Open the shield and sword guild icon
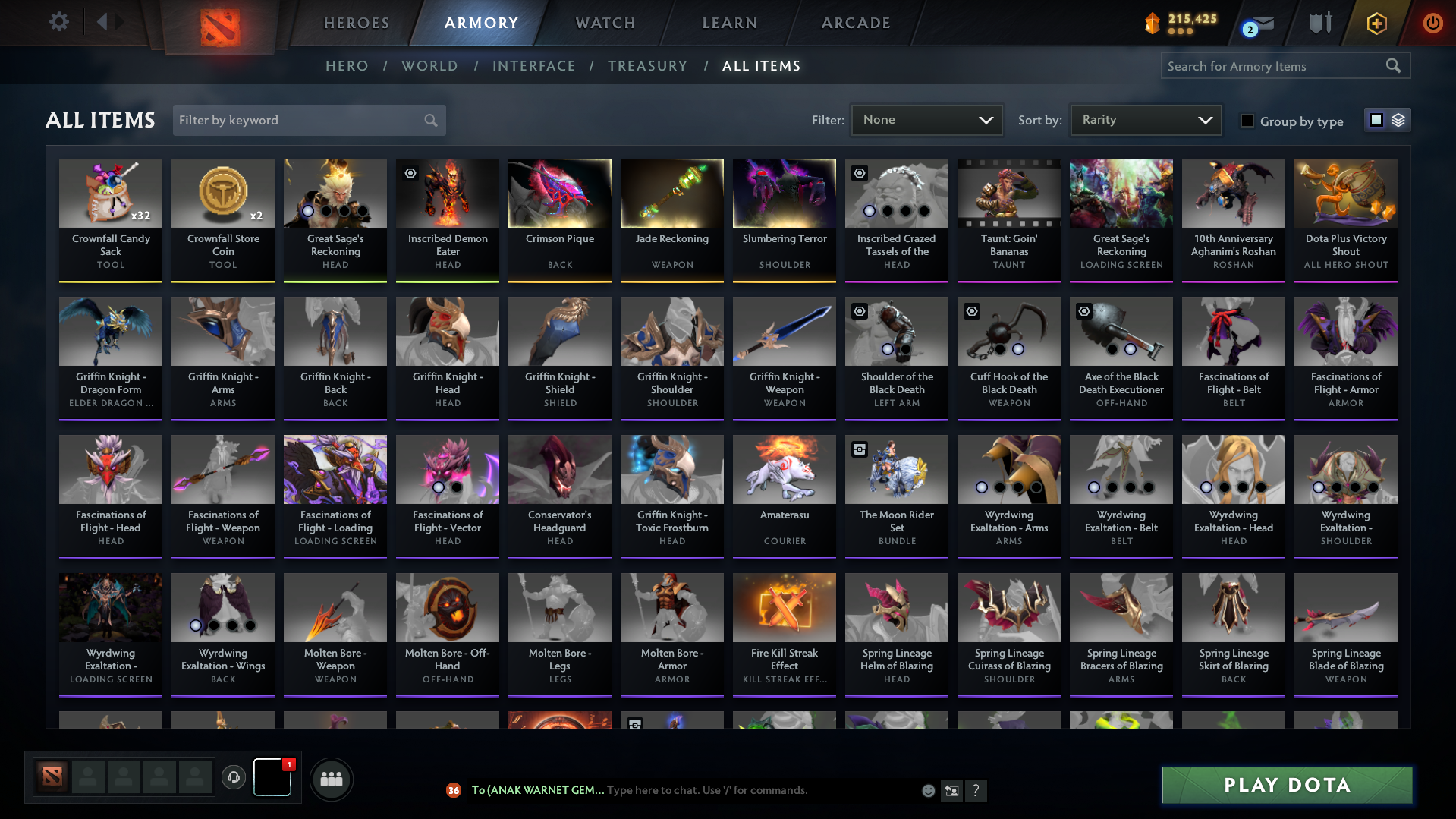 1320,24
